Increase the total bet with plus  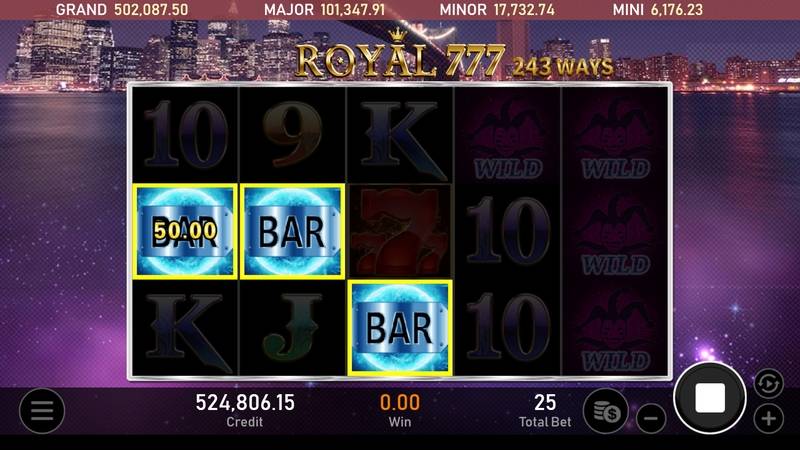point(768,418)
